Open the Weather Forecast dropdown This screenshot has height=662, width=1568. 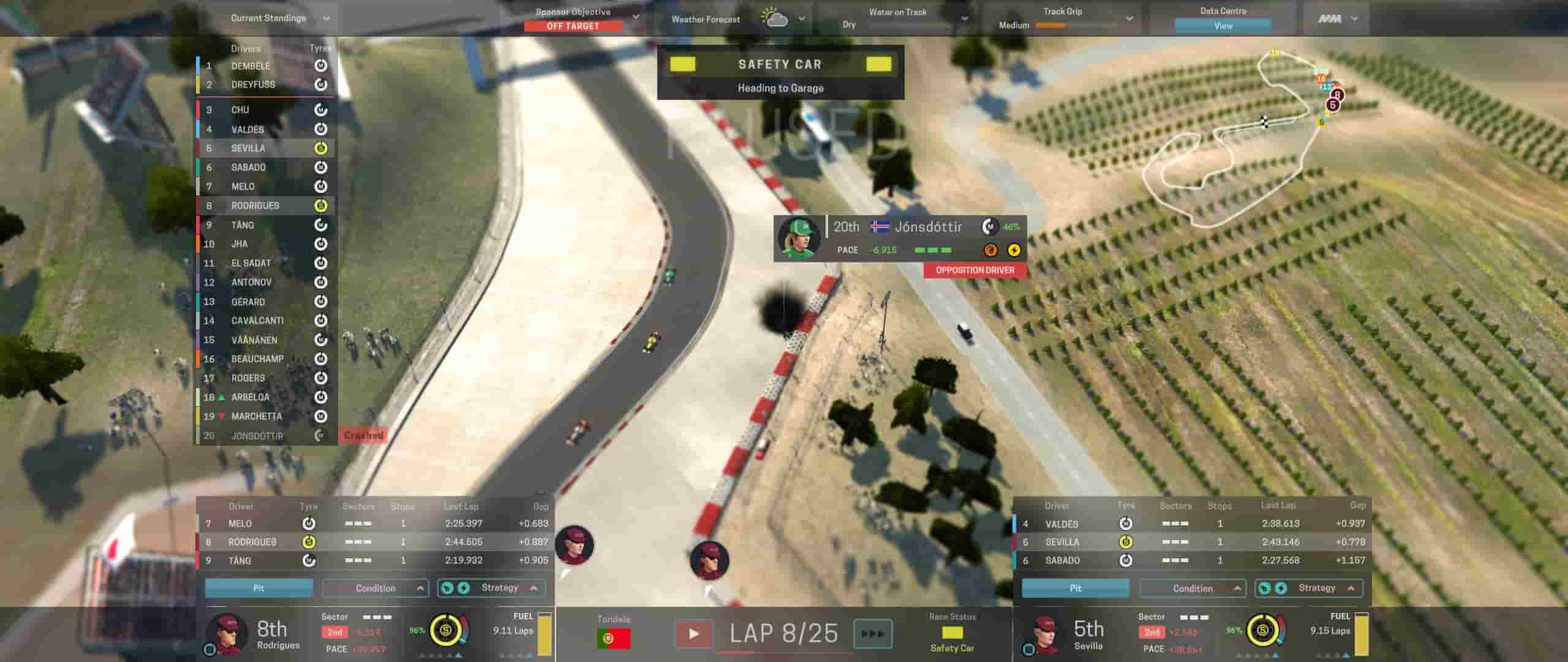tap(801, 19)
